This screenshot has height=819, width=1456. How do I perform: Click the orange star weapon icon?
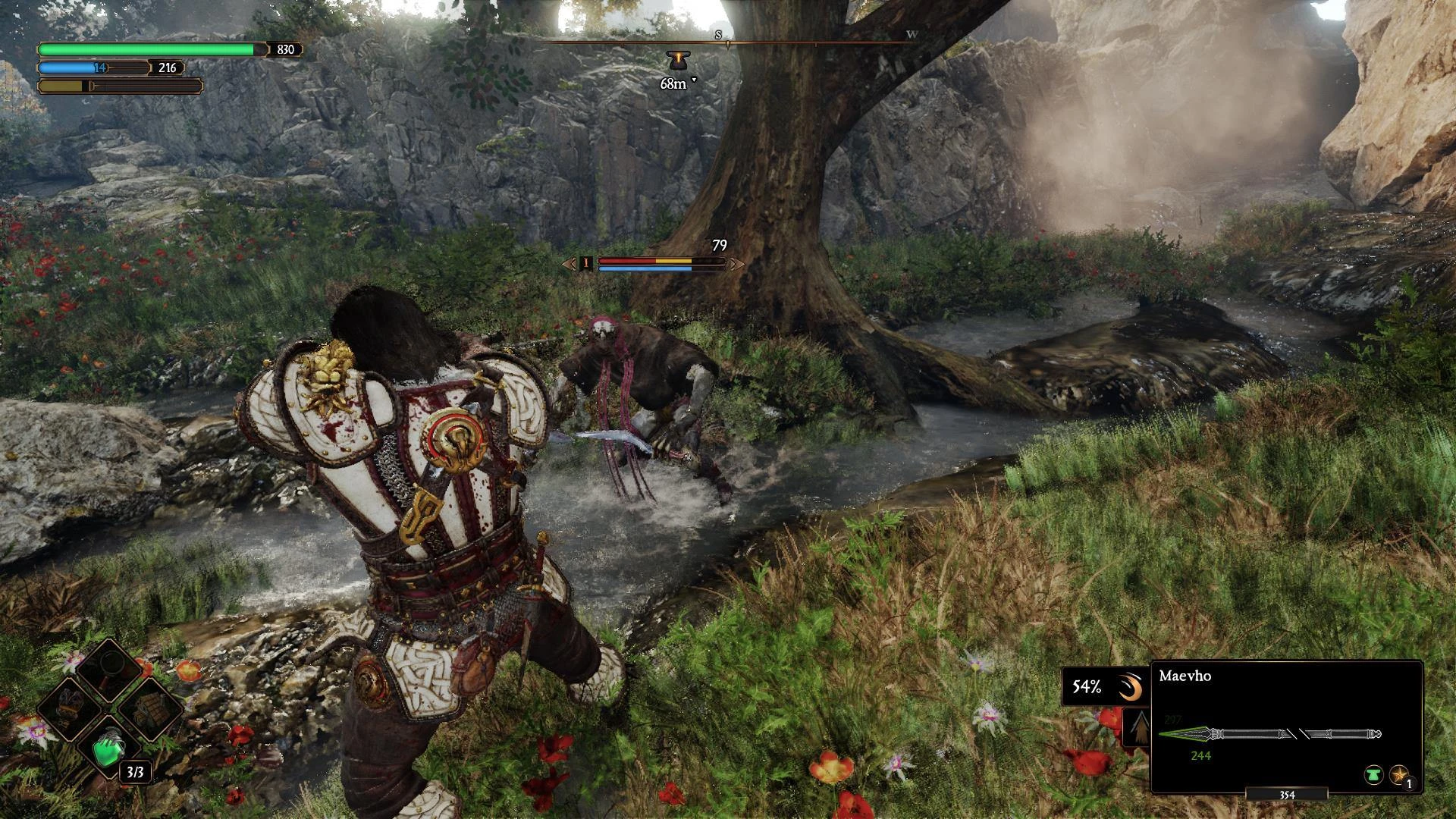[1398, 775]
